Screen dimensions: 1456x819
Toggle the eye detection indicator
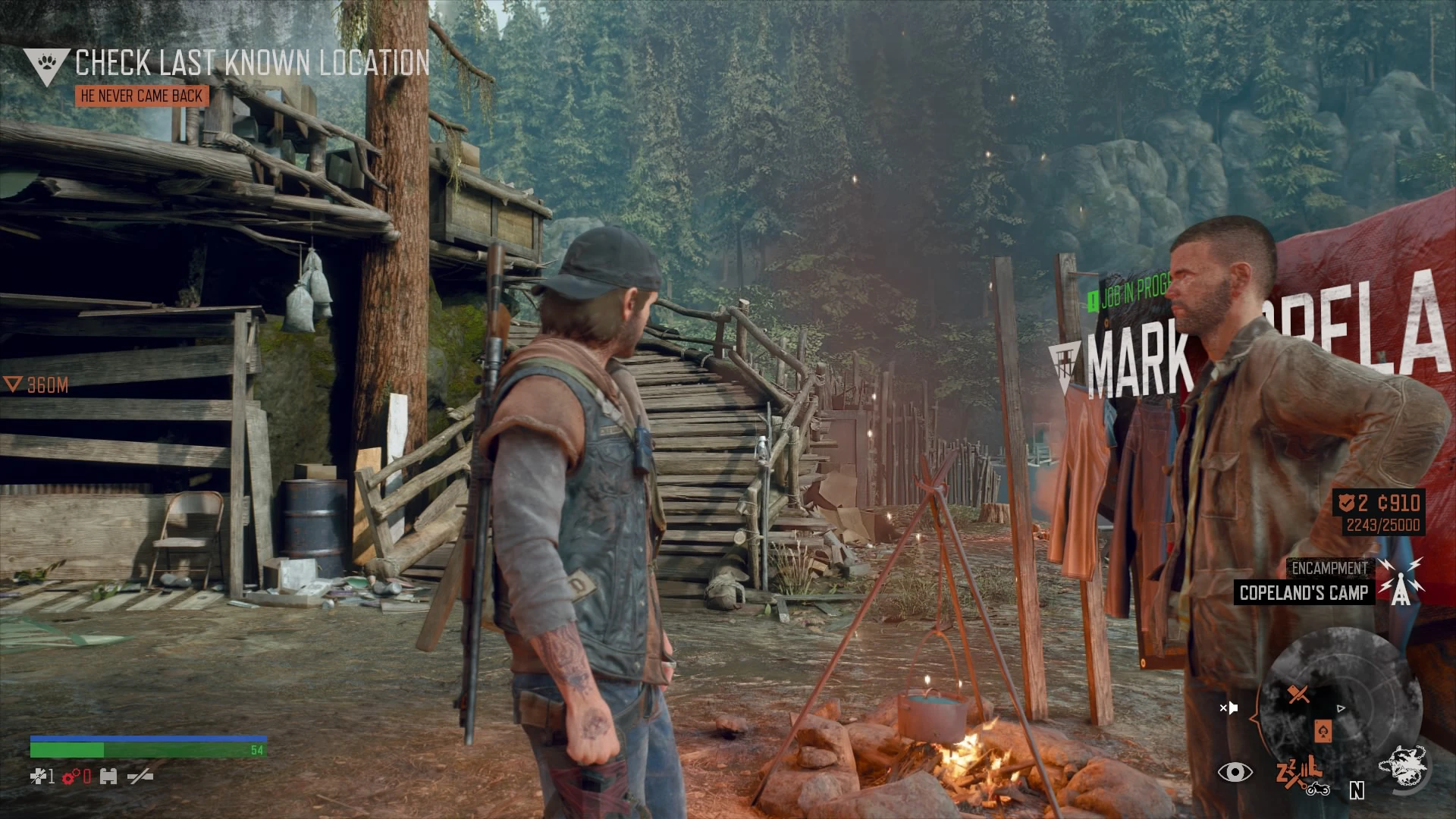tap(1236, 773)
